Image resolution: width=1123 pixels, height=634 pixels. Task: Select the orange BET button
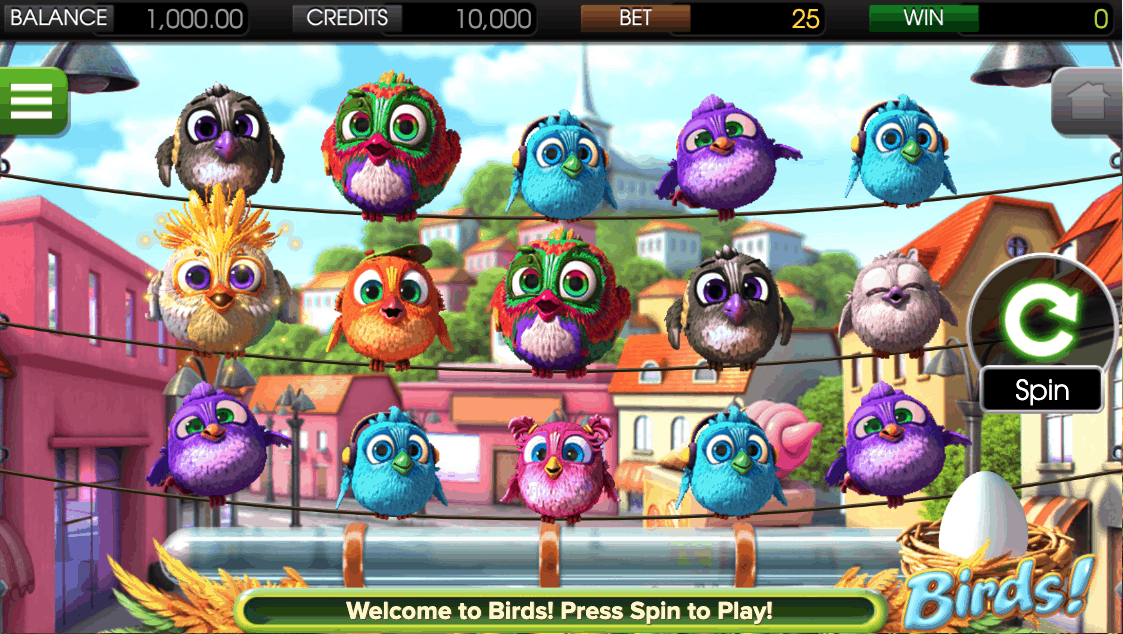[x=635, y=18]
